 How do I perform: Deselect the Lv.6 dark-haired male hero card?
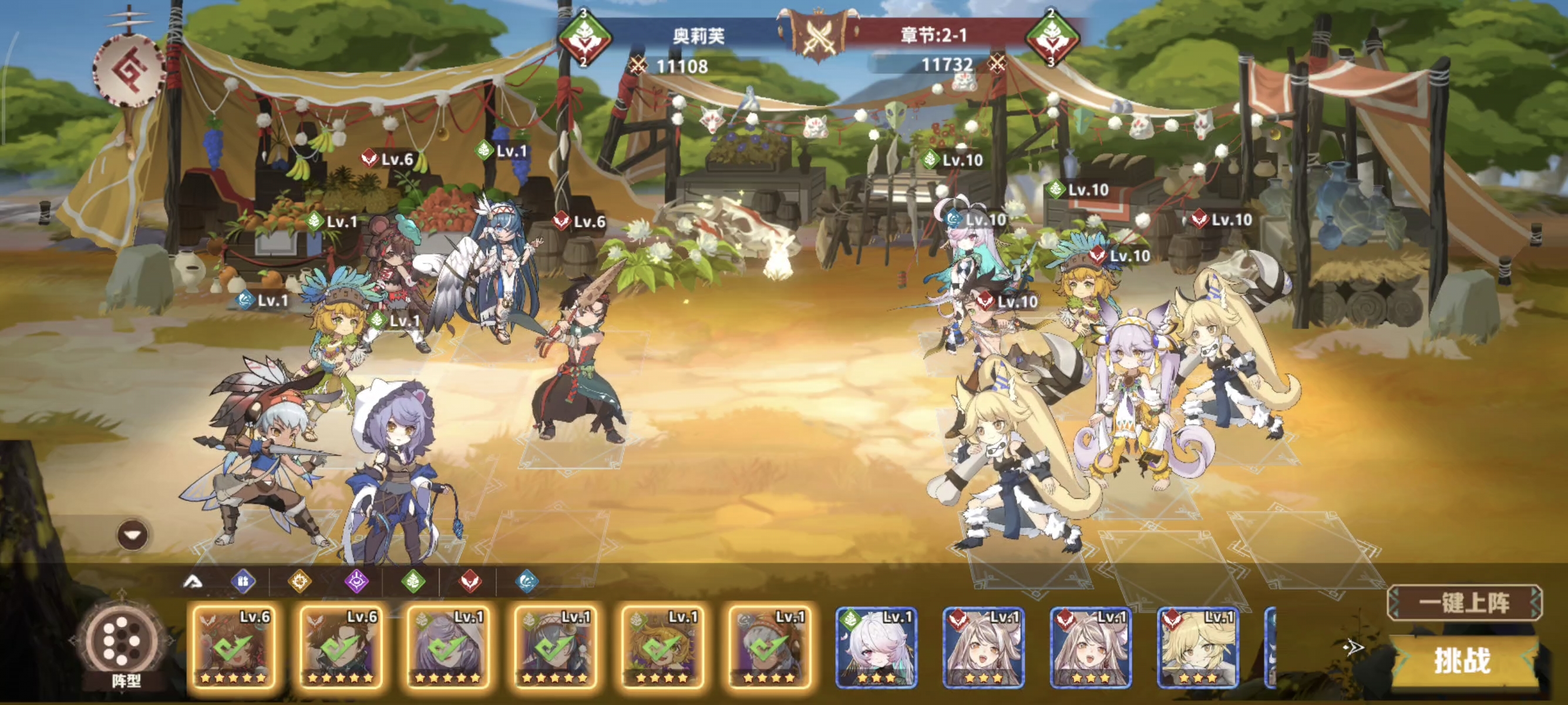click(x=339, y=647)
